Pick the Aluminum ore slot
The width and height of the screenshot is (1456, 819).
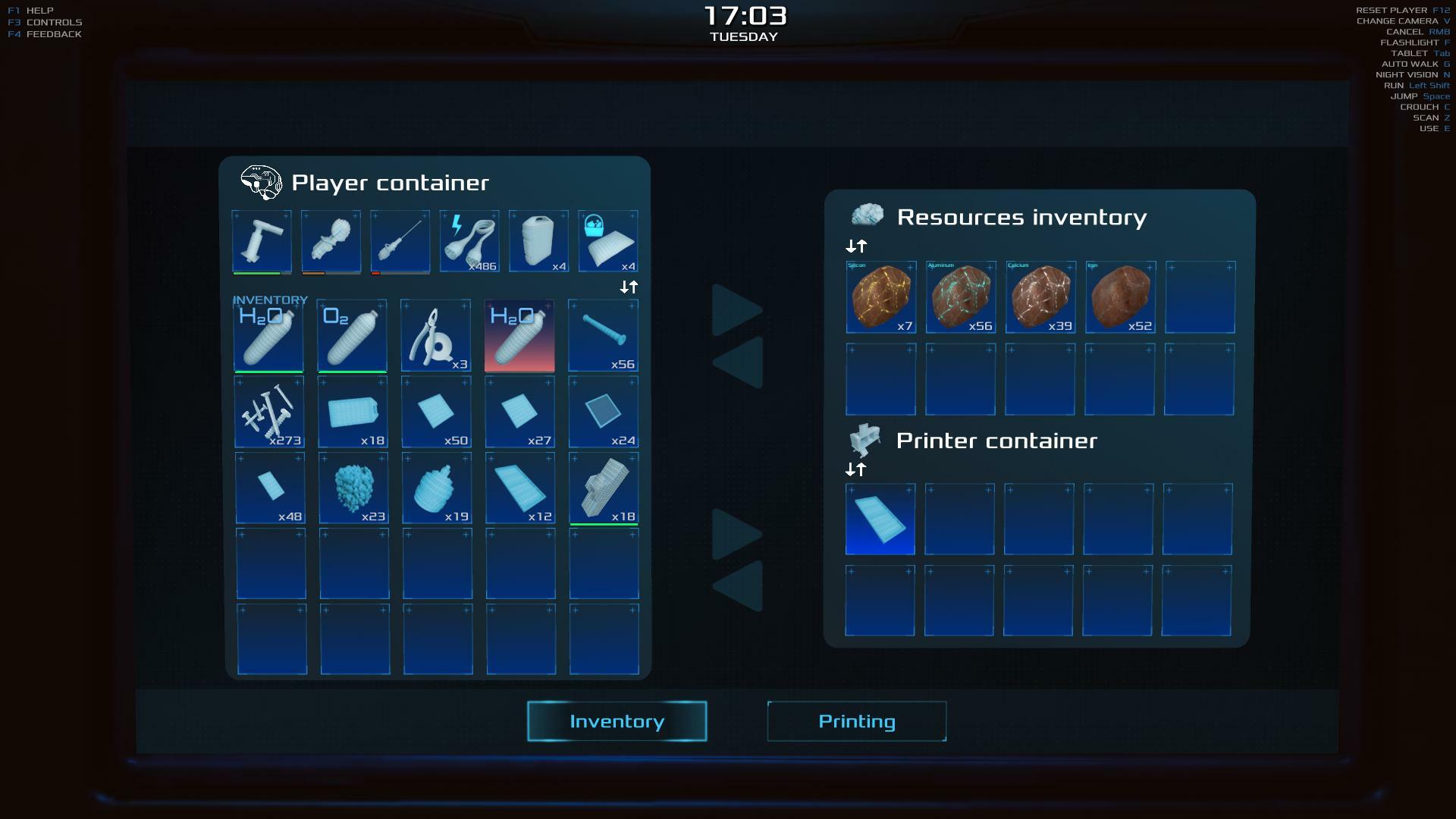coord(961,297)
